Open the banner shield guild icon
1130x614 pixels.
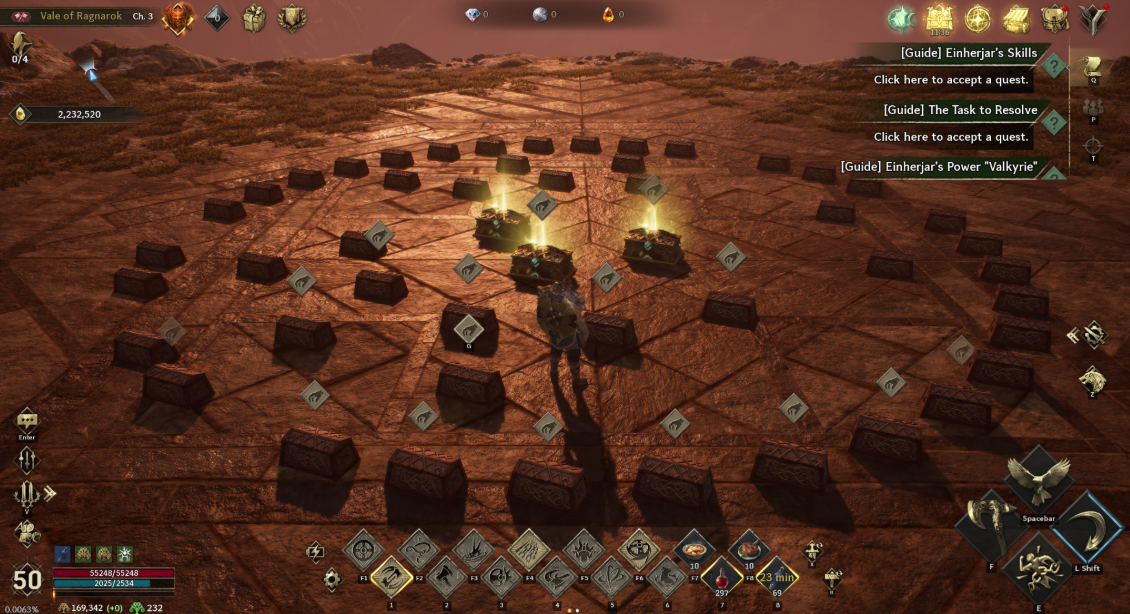click(x=292, y=17)
